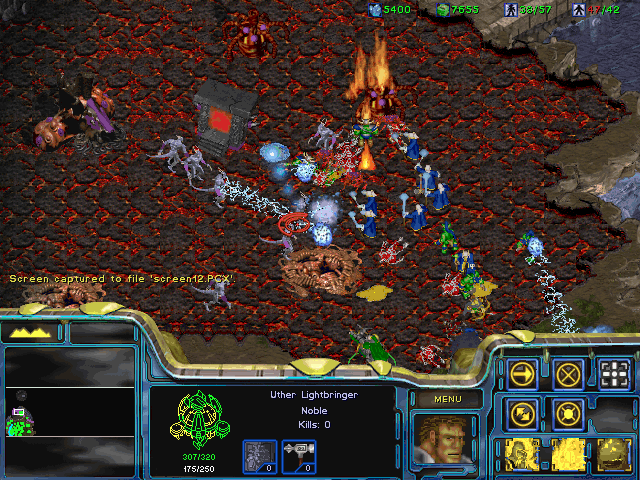Trigger the rightmost round yellow ability
The width and height of the screenshot is (640, 480).
pos(615,455)
